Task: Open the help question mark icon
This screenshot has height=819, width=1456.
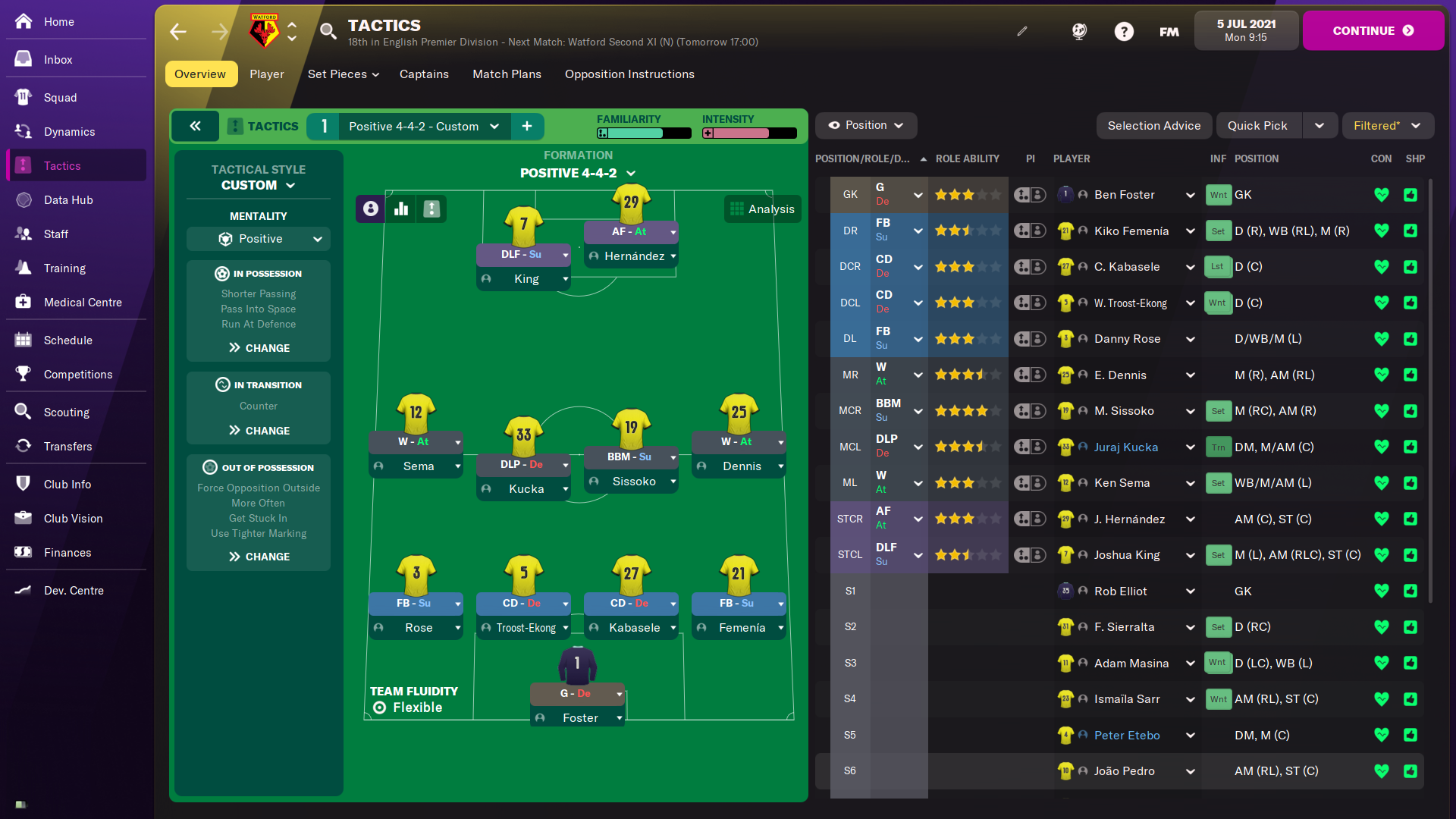Action: point(1124,31)
